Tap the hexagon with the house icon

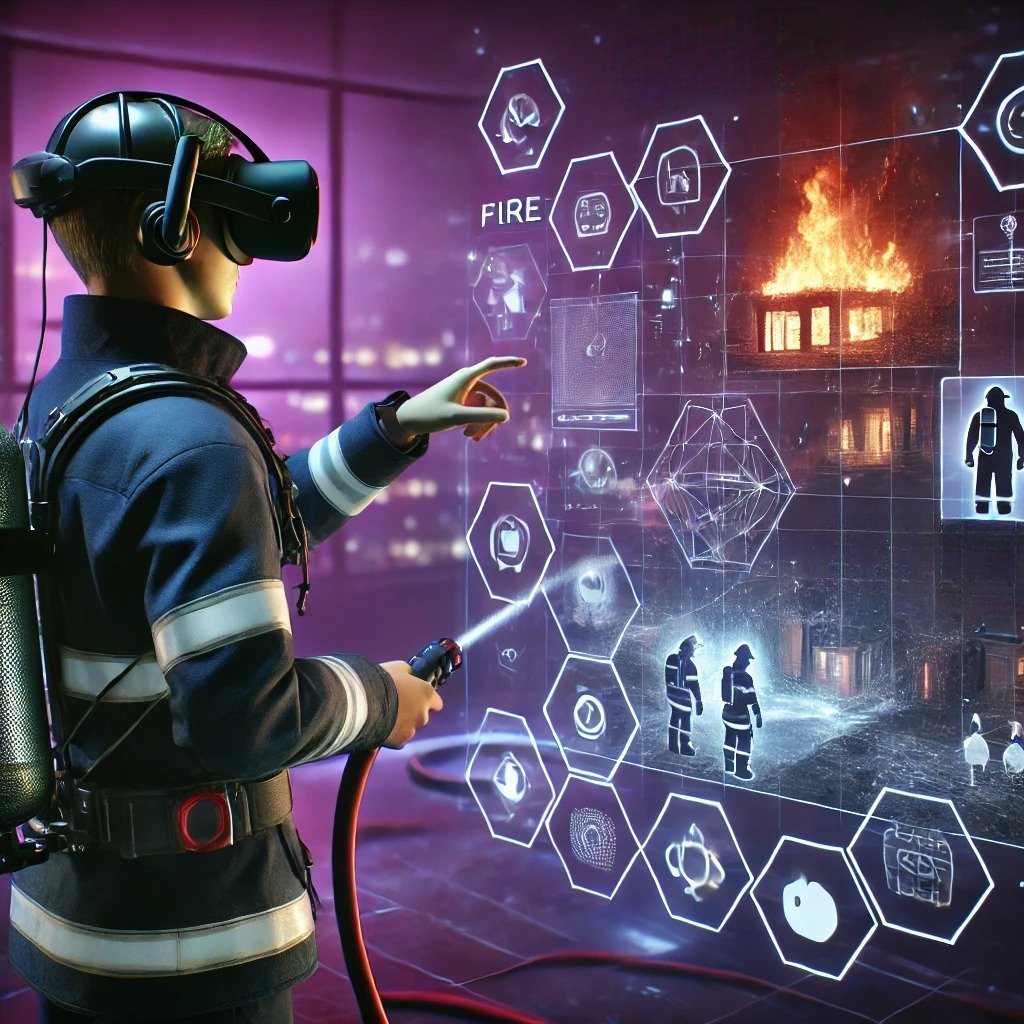click(x=680, y=176)
